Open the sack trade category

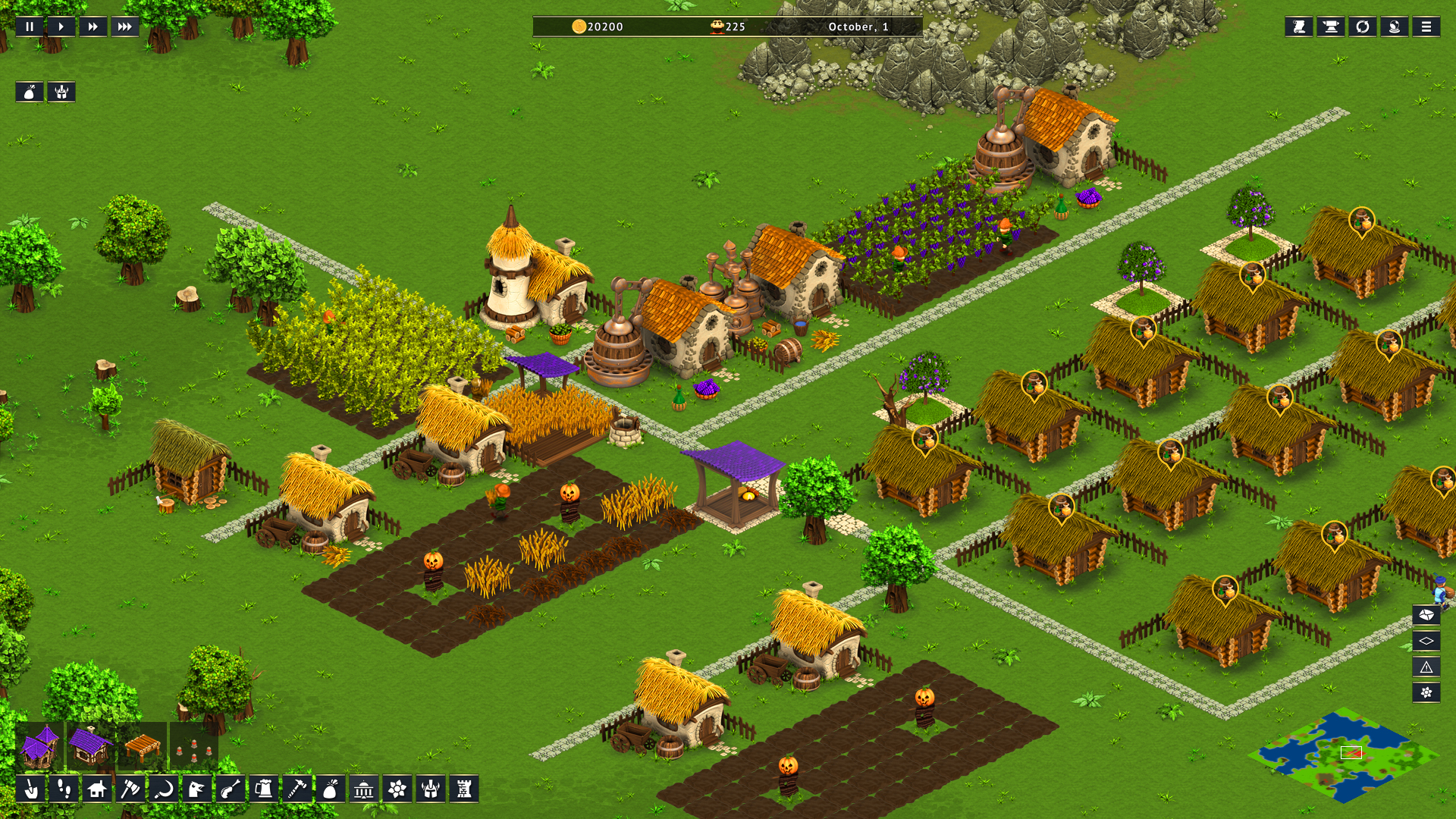330,789
